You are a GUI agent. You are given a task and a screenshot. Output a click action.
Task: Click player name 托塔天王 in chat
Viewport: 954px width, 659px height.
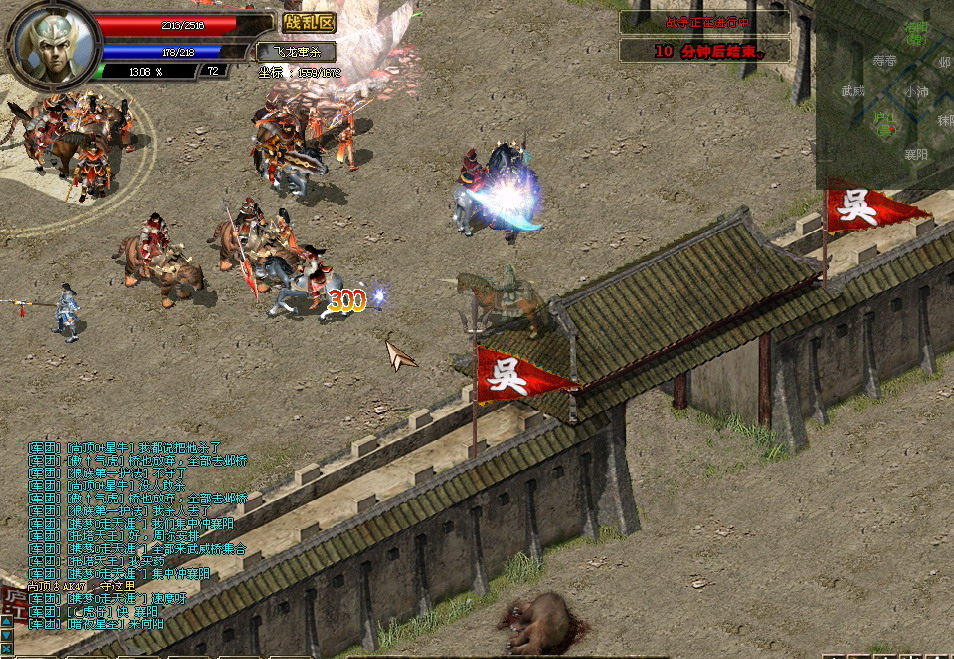click(x=96, y=536)
